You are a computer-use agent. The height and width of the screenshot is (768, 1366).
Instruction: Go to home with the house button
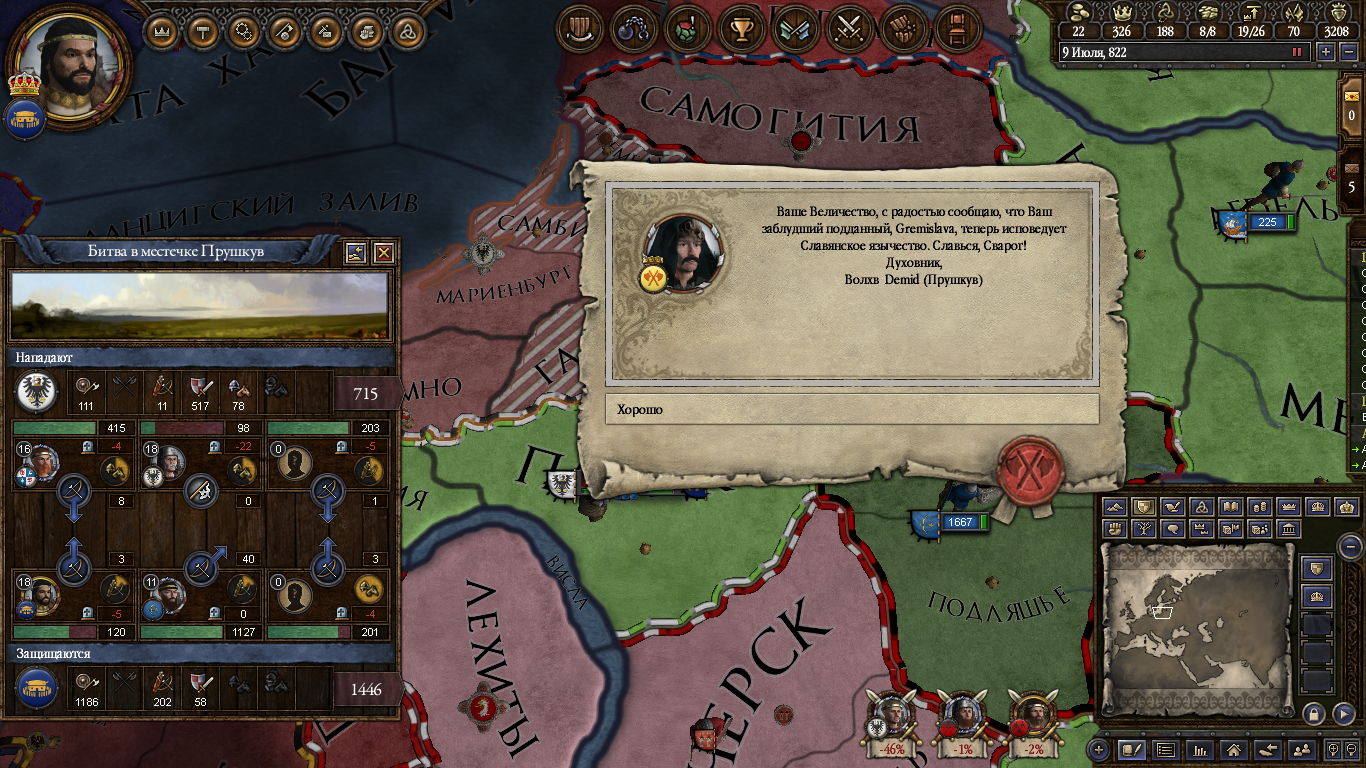1233,749
